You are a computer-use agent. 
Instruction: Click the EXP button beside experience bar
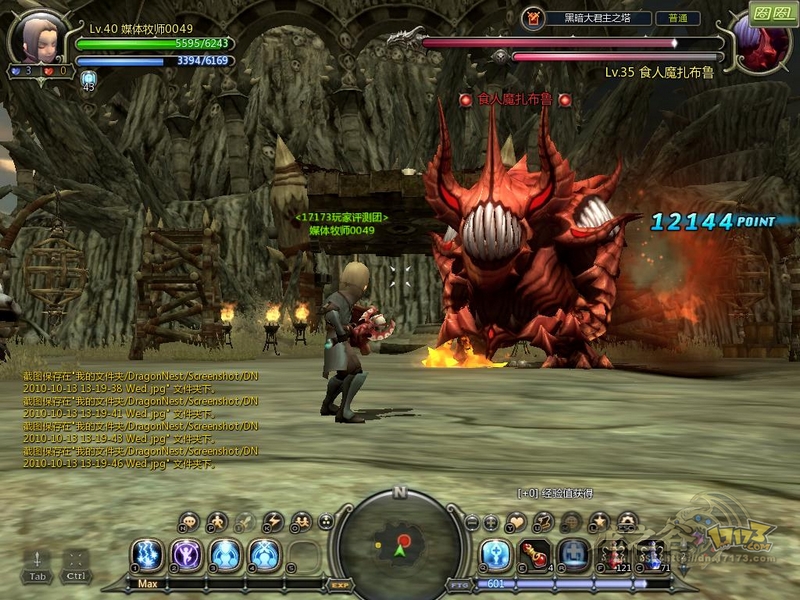pyautogui.click(x=339, y=584)
